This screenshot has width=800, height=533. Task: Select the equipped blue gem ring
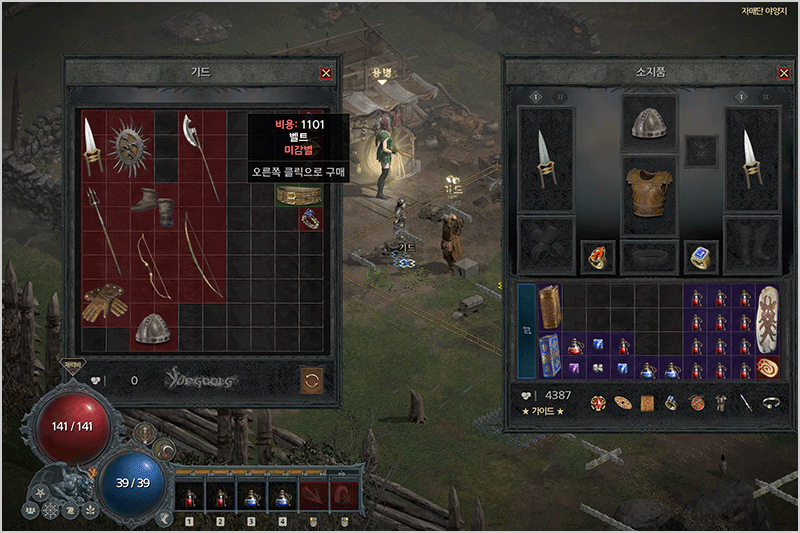click(699, 257)
